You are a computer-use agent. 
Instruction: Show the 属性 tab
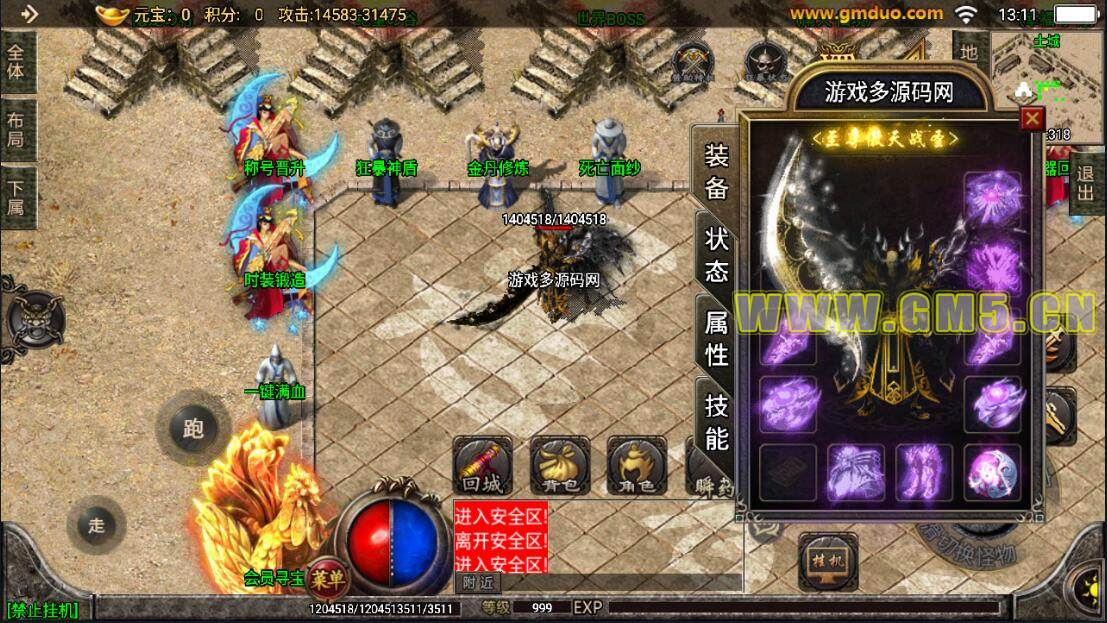point(716,338)
